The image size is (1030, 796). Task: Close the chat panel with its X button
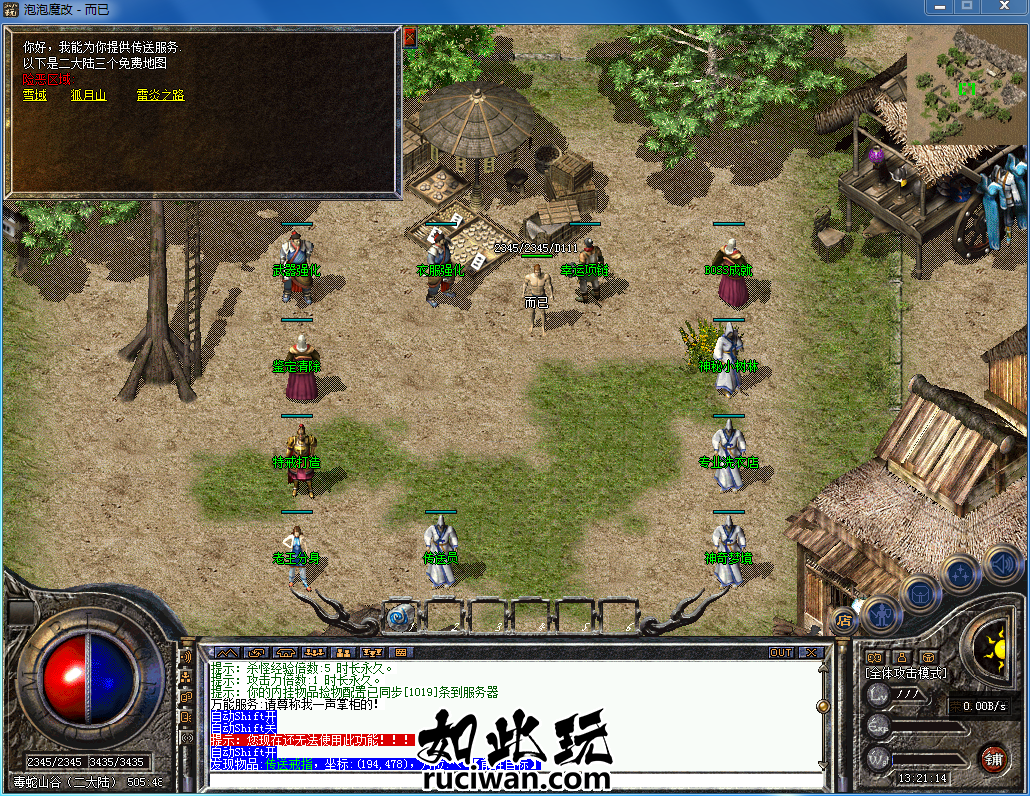[x=811, y=652]
